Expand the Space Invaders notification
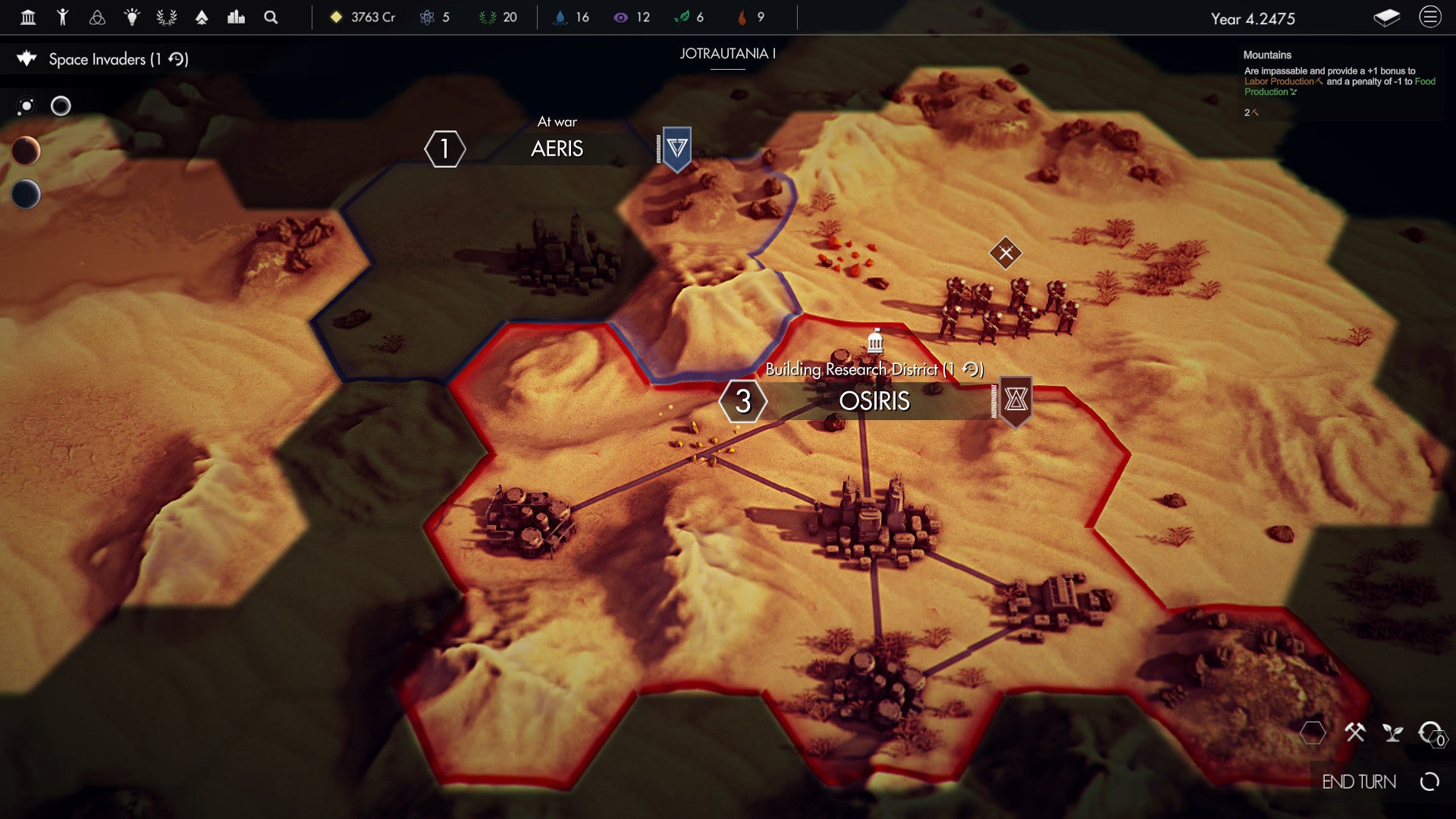1456x819 pixels. coord(118,59)
